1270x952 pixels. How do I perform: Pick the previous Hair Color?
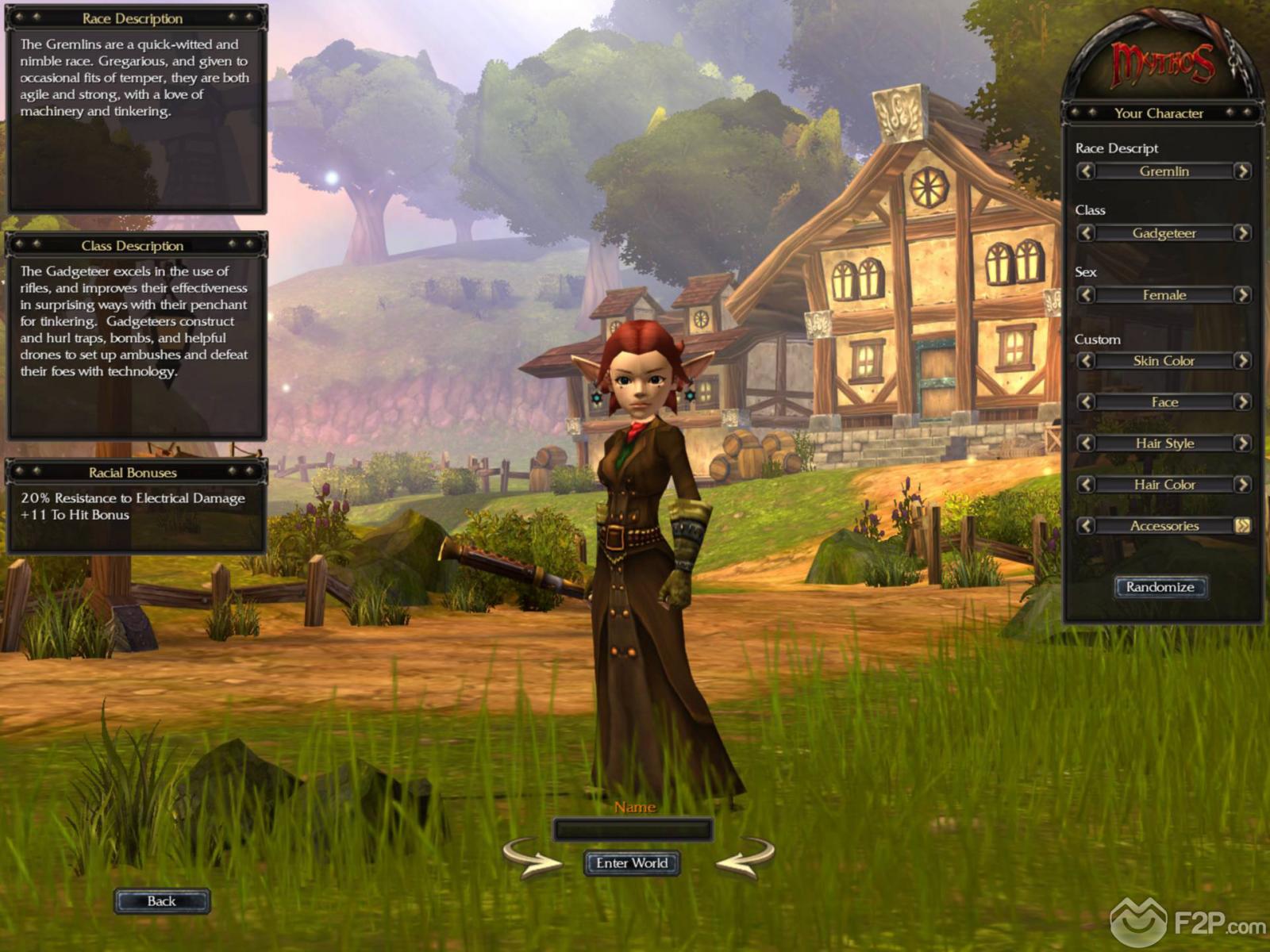pyautogui.click(x=1086, y=485)
